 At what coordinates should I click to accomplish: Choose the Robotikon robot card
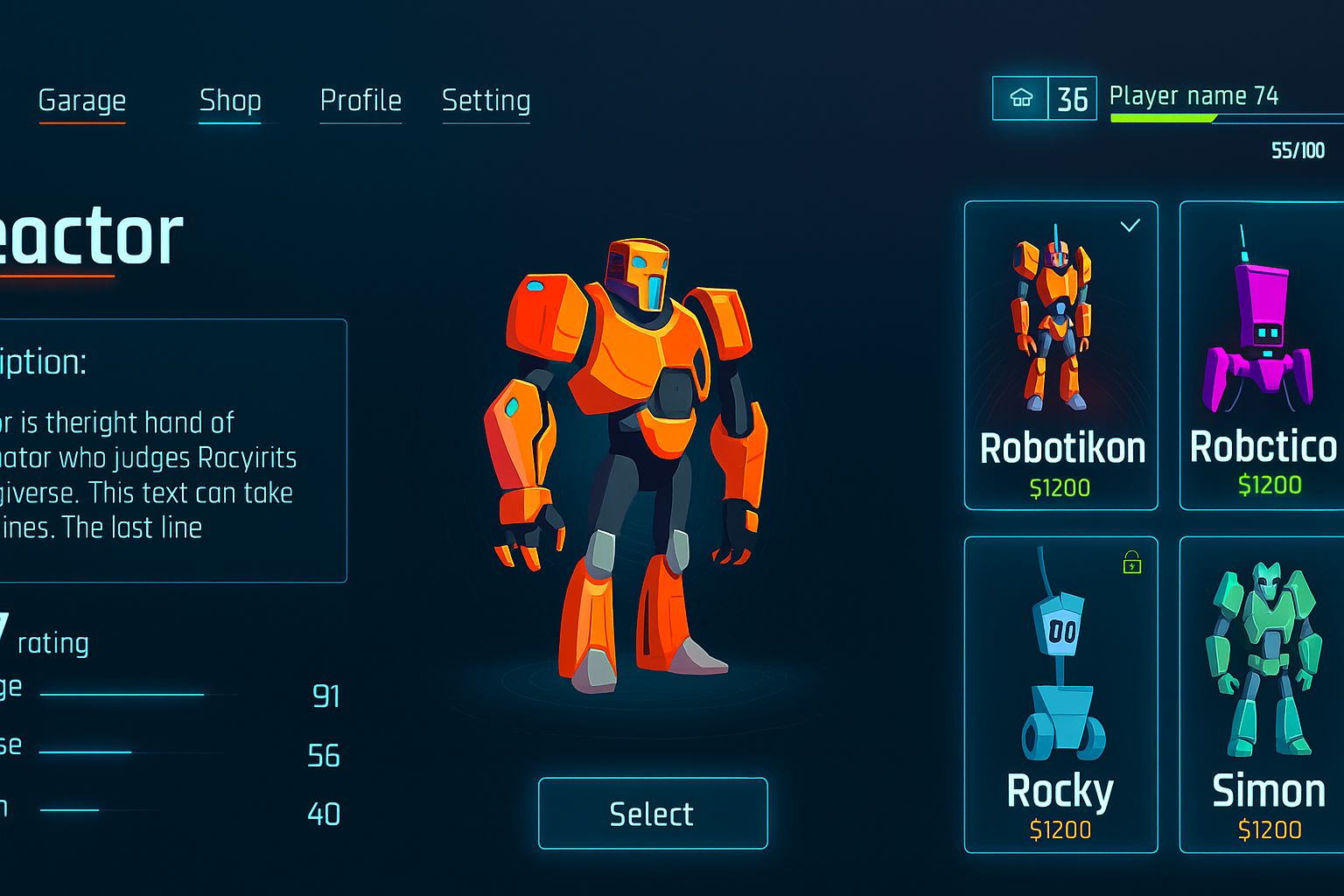click(x=1060, y=355)
